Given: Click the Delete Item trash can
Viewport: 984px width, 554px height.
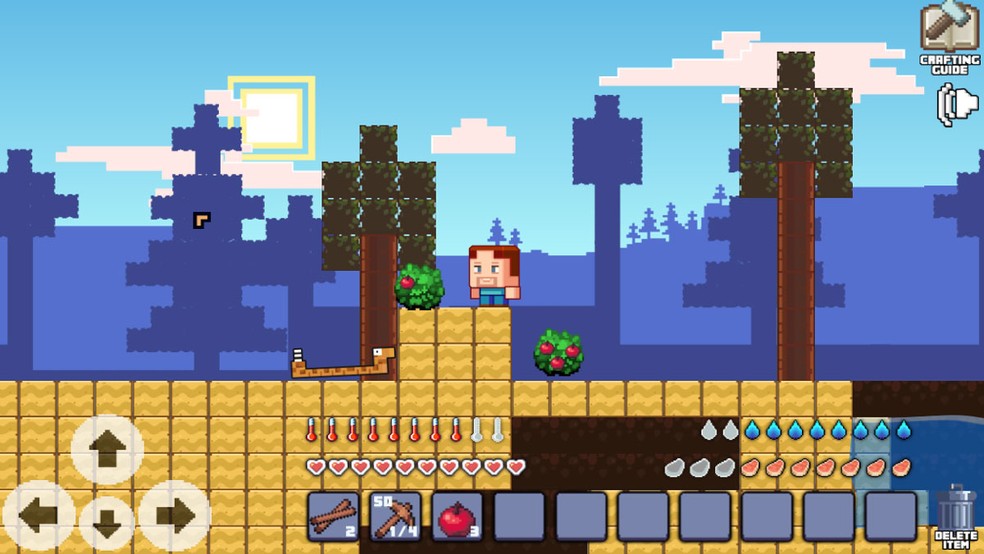Looking at the screenshot, I should (956, 512).
